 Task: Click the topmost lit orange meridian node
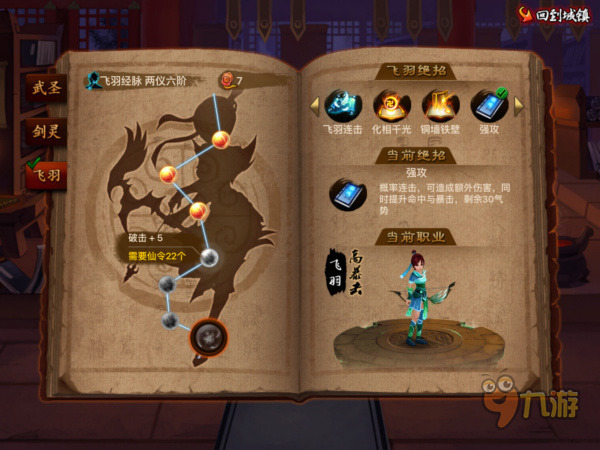pyautogui.click(x=221, y=139)
